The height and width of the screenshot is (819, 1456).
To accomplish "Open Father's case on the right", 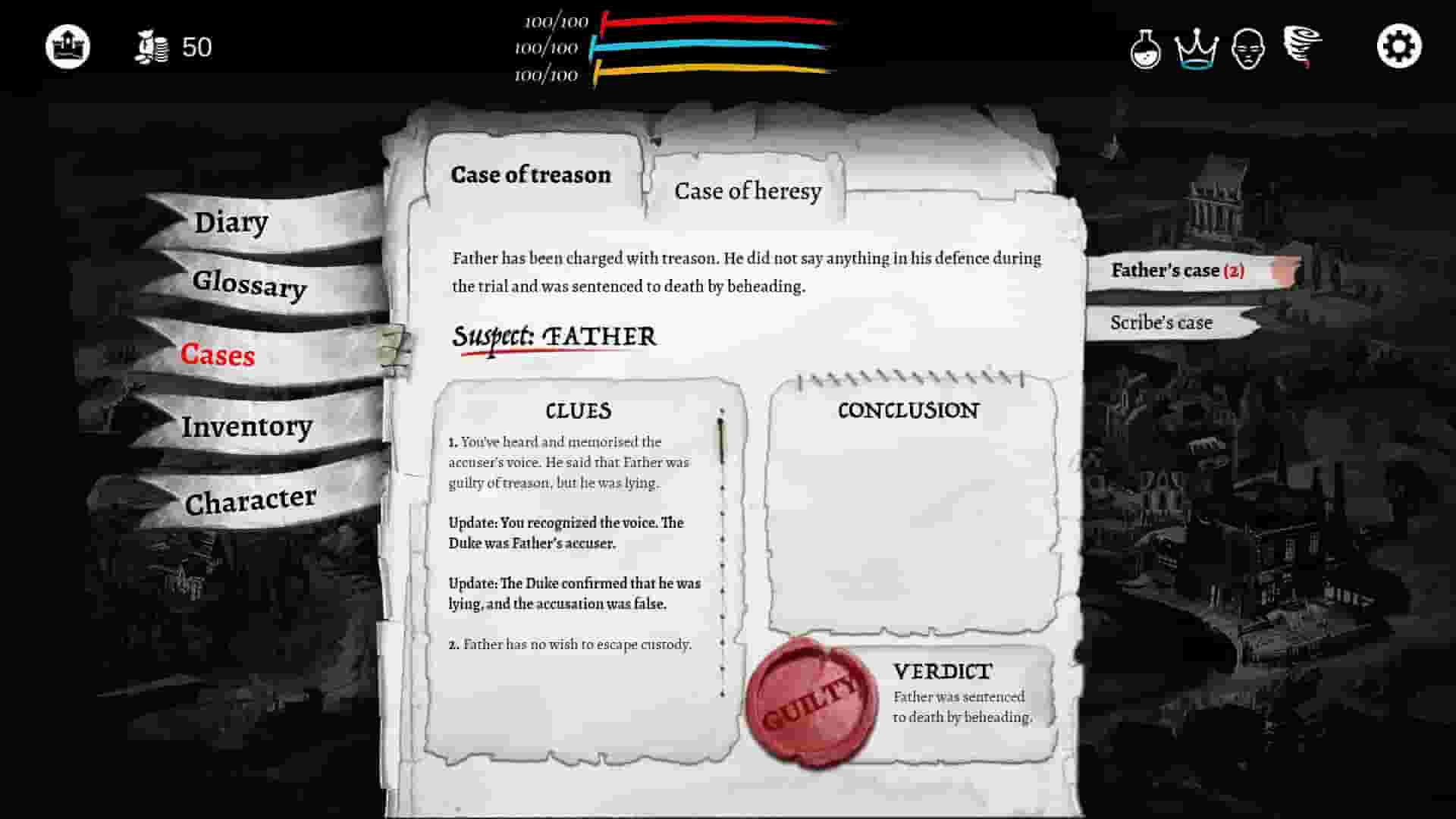I will click(x=1175, y=270).
